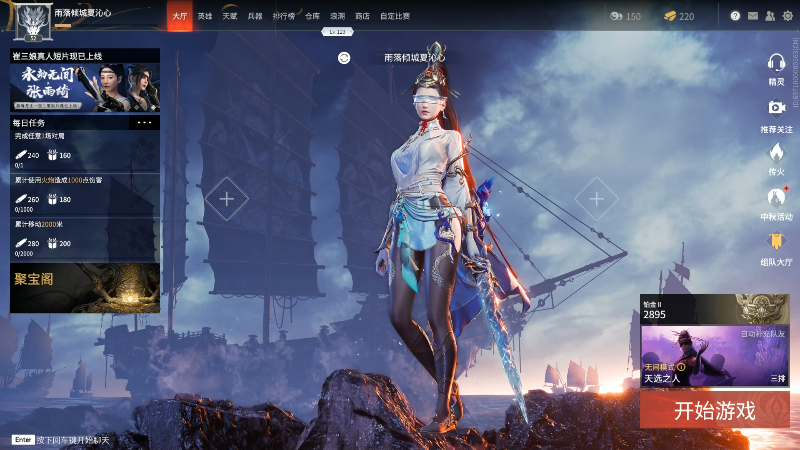
Task: Change game mode via 天选之人 panel
Action: click(714, 357)
